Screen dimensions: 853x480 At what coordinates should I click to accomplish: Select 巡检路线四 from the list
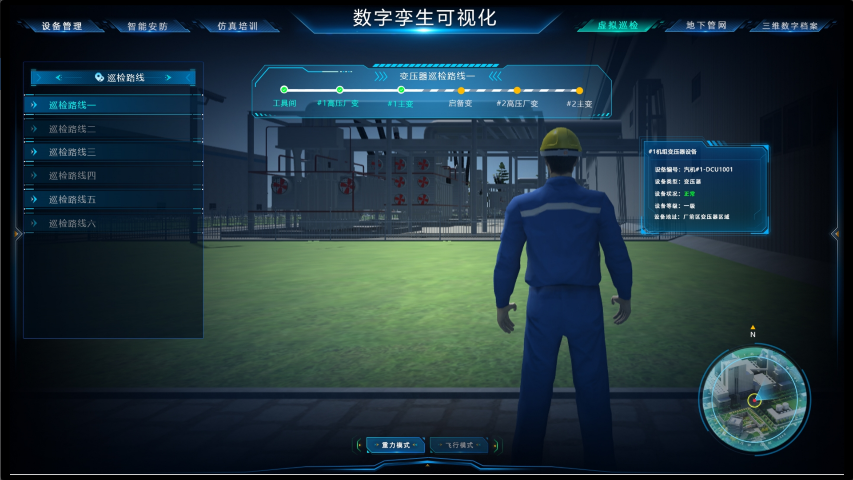click(x=113, y=176)
